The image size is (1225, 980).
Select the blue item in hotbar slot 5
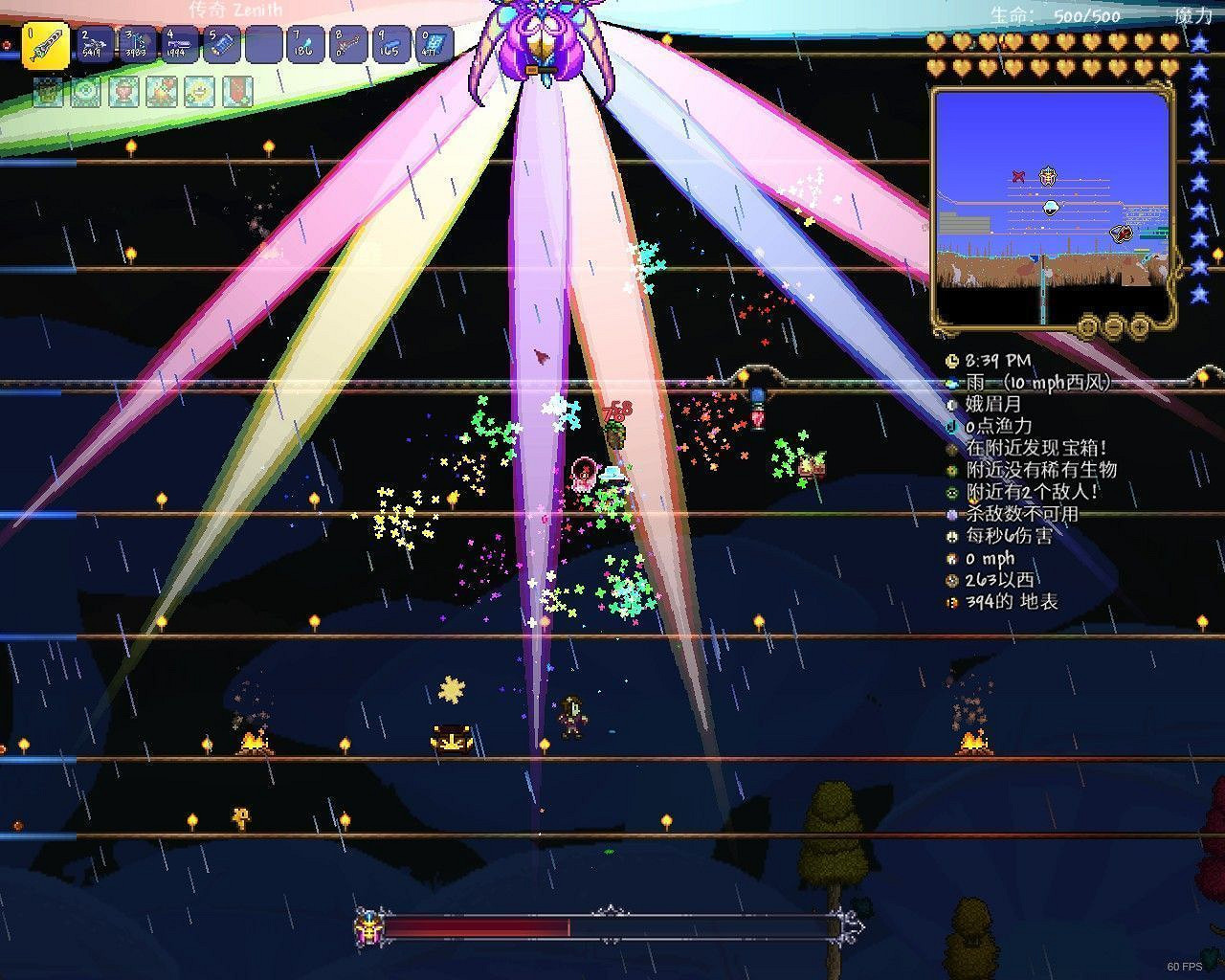[221, 42]
